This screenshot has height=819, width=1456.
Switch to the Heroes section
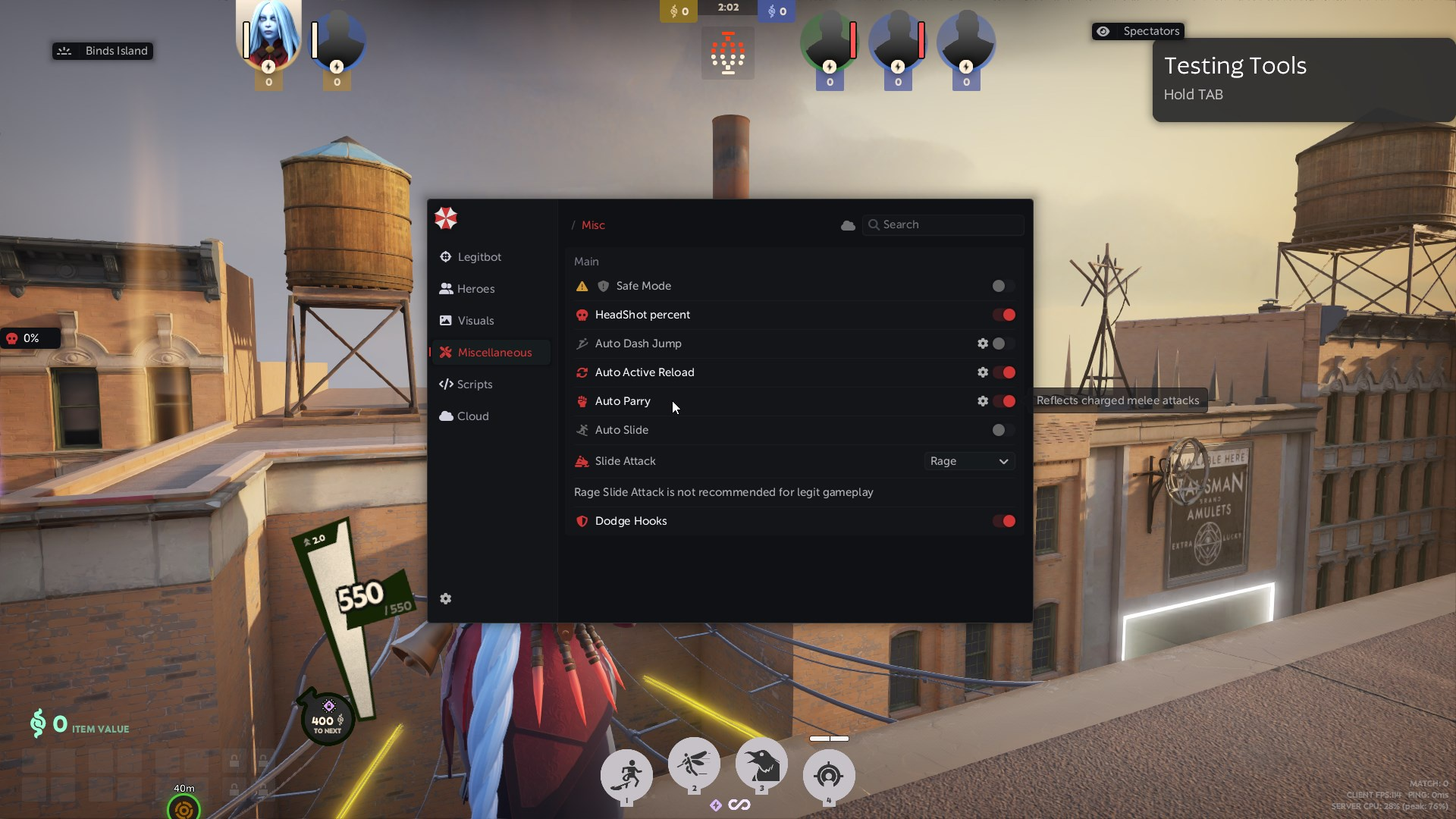click(475, 289)
